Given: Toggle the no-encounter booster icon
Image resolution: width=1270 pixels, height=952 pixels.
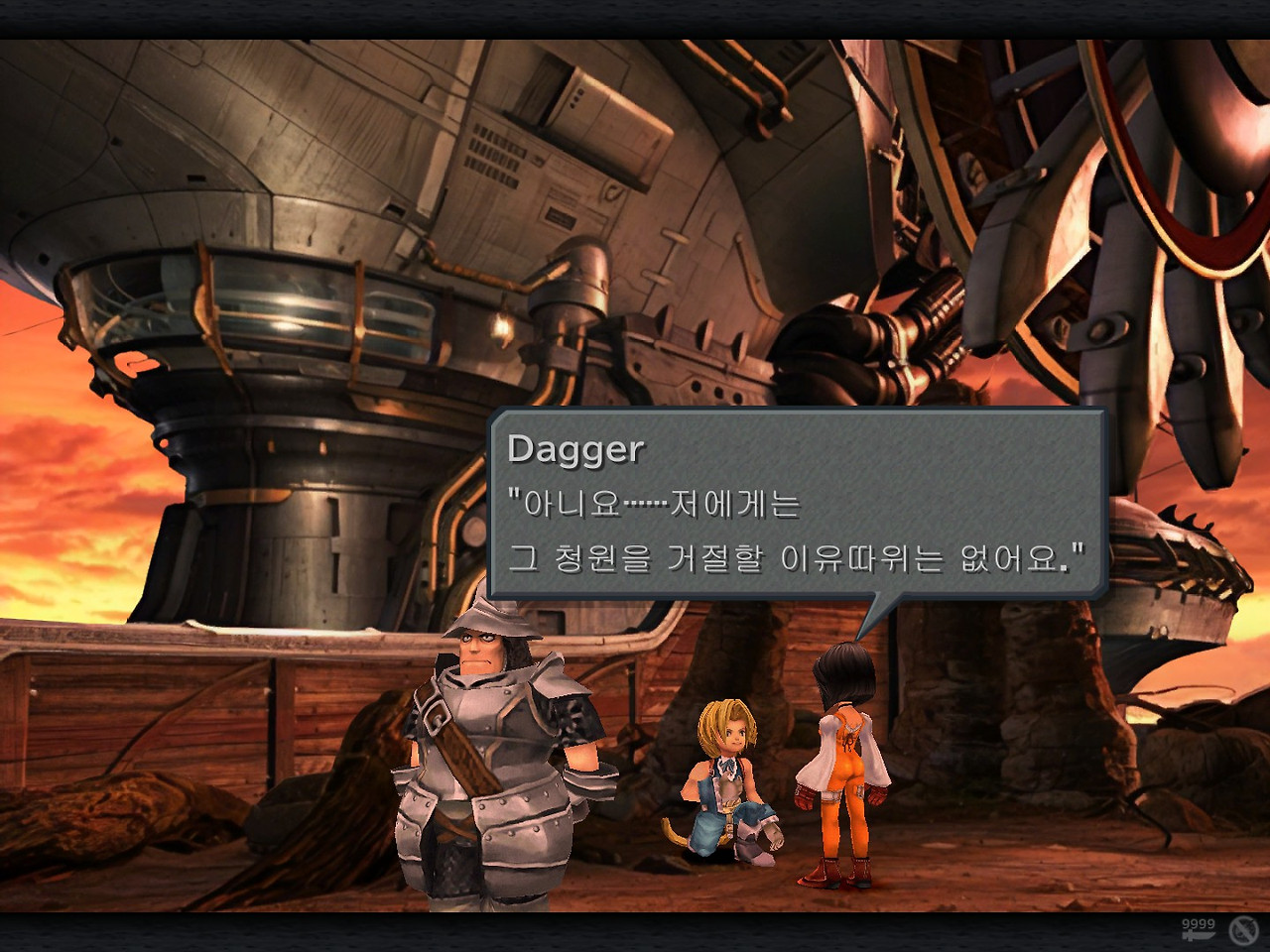Looking at the screenshot, I should tap(1243, 929).
